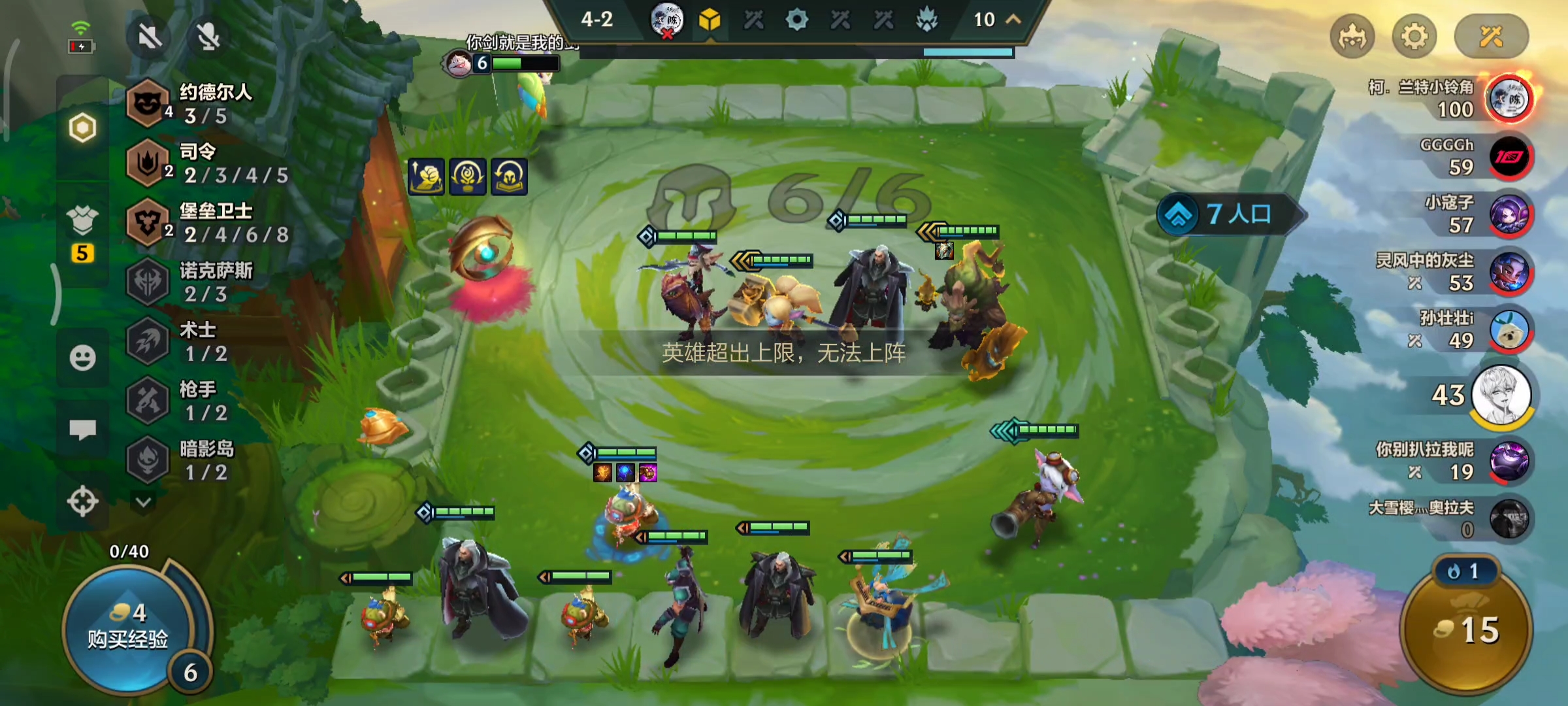Image resolution: width=1568 pixels, height=706 pixels.
Task: Open the emote smiley face button
Action: (x=82, y=358)
